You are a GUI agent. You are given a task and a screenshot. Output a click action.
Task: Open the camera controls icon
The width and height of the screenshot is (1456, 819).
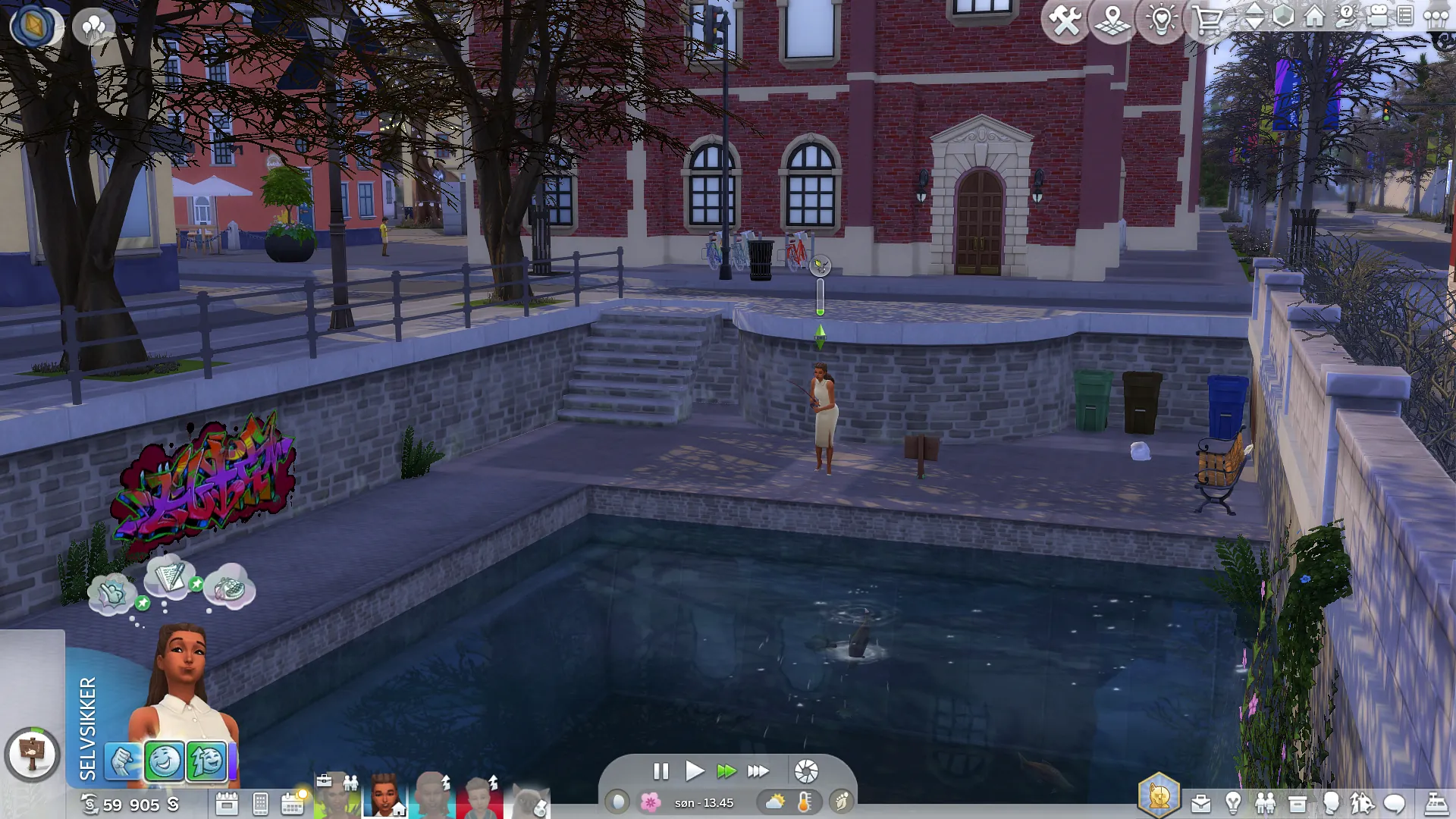coord(1377,17)
